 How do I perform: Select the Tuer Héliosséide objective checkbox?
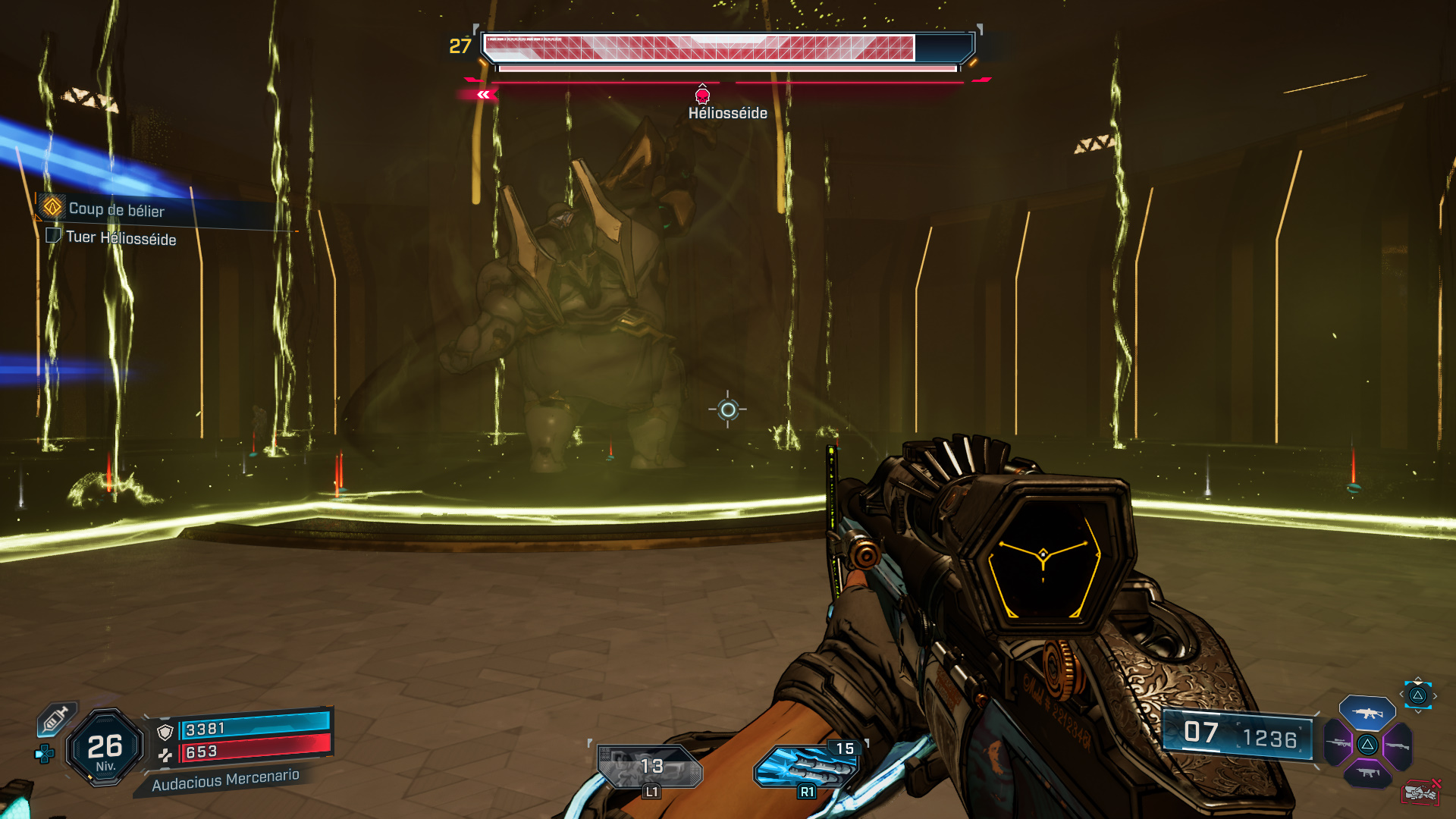pos(53,235)
